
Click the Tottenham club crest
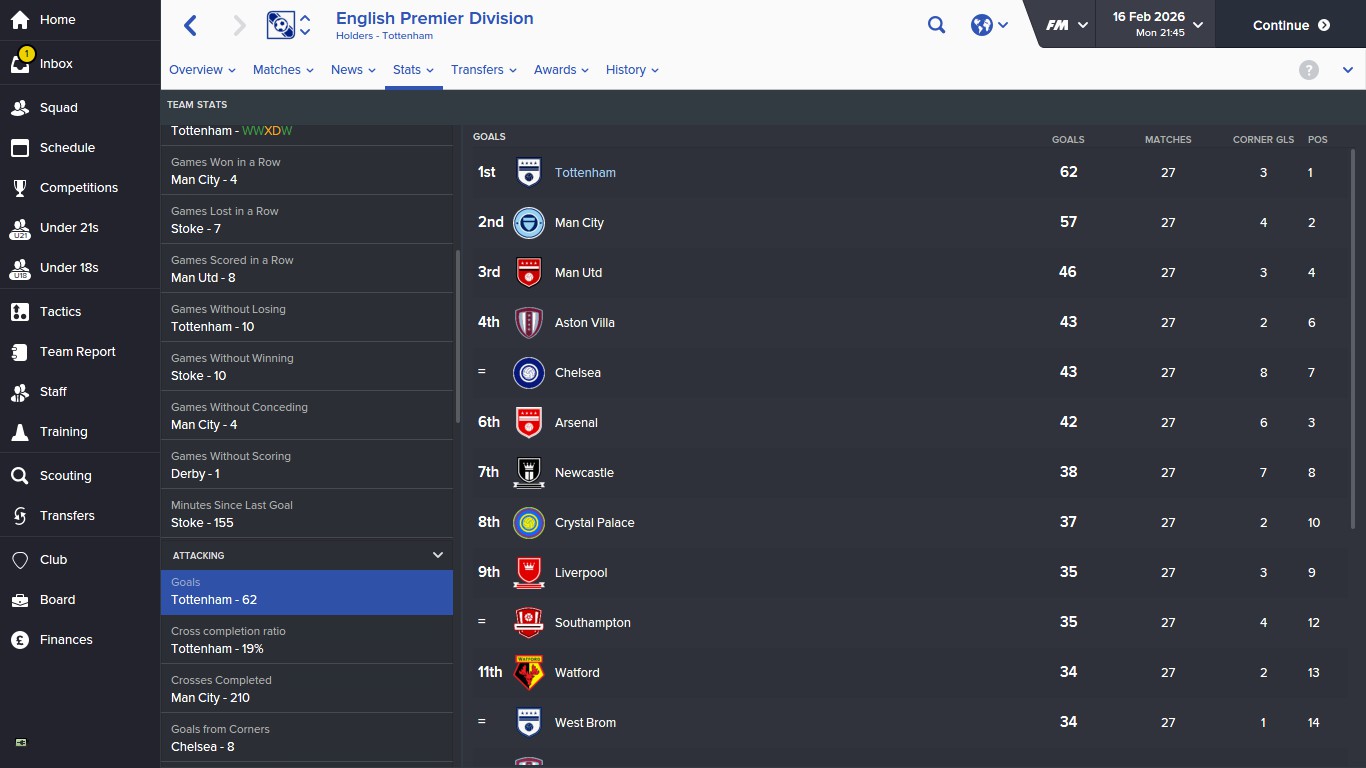(528, 172)
